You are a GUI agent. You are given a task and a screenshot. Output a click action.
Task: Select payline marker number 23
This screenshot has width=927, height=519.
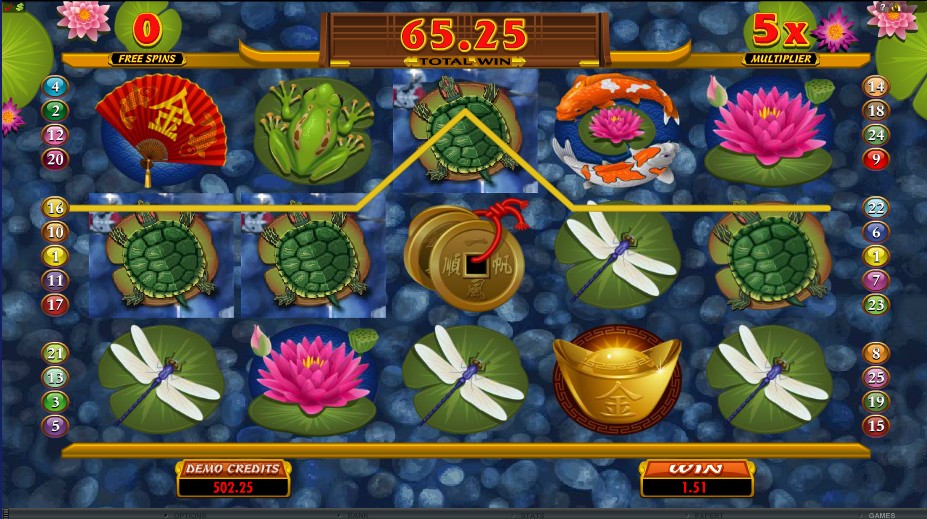click(876, 305)
